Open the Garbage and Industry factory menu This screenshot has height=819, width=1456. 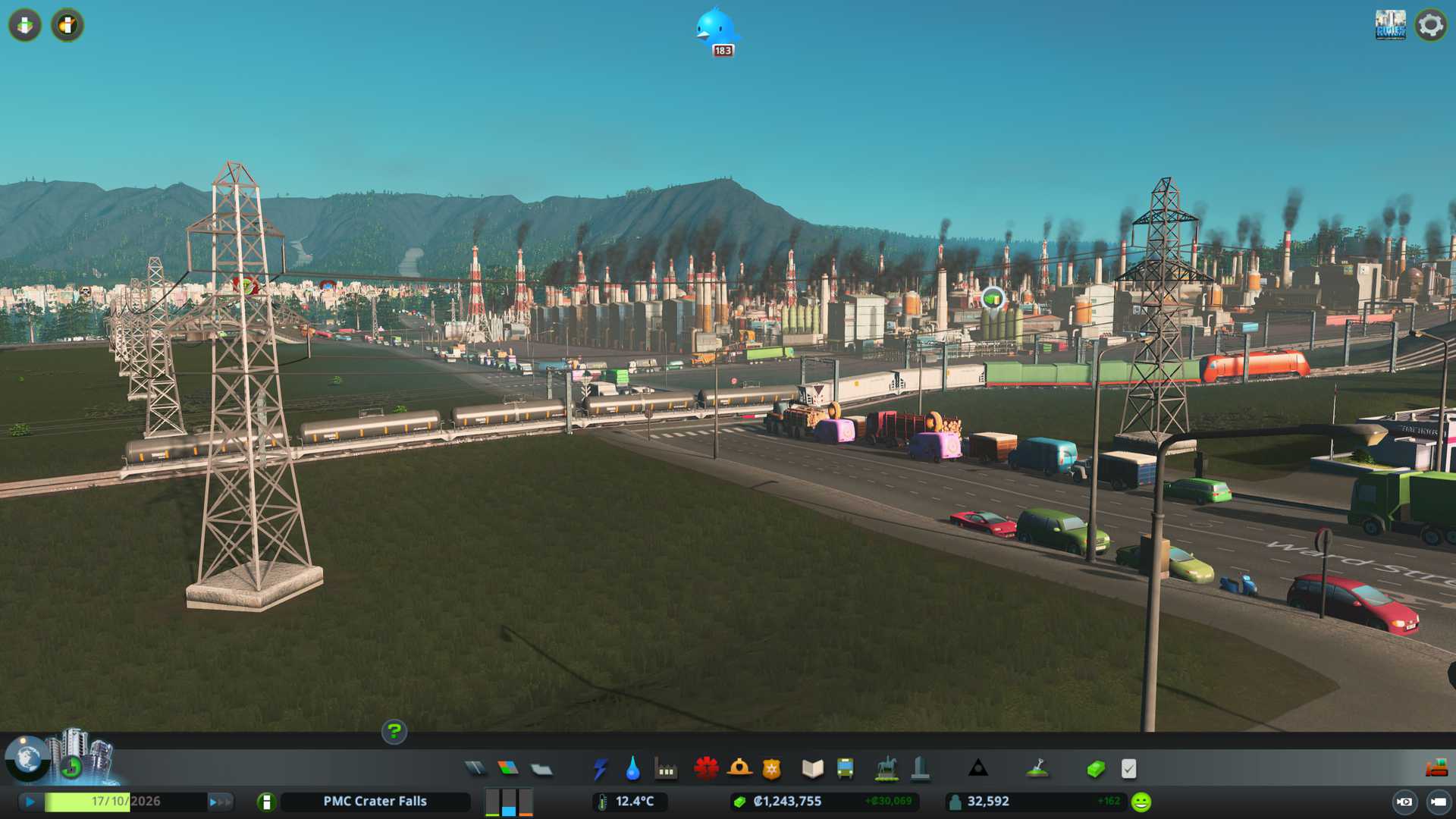pos(666,769)
